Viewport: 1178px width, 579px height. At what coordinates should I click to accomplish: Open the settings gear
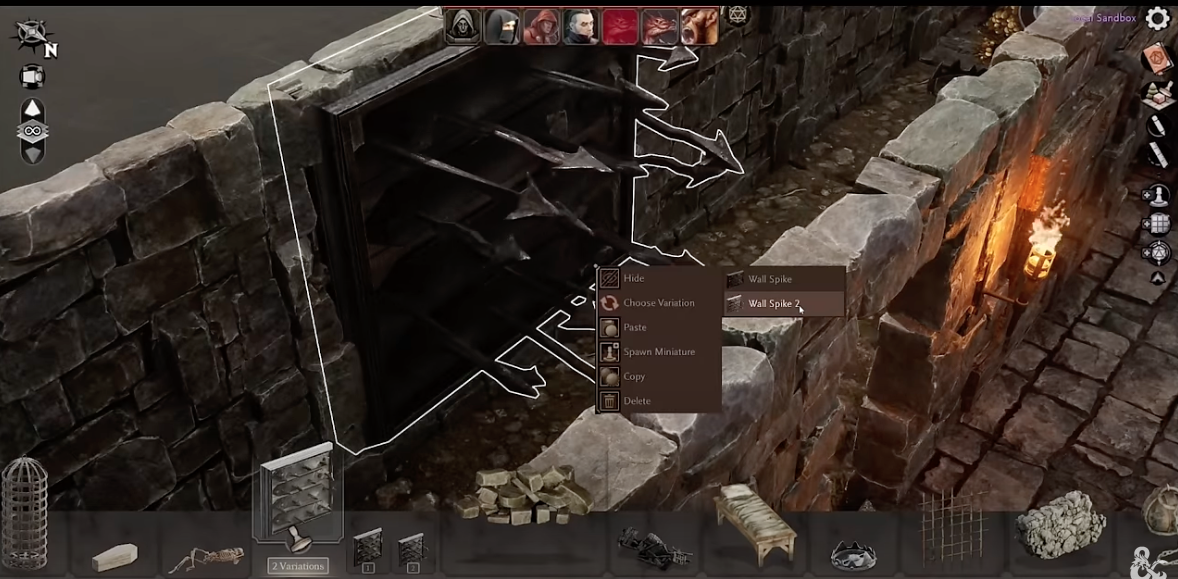point(1157,18)
